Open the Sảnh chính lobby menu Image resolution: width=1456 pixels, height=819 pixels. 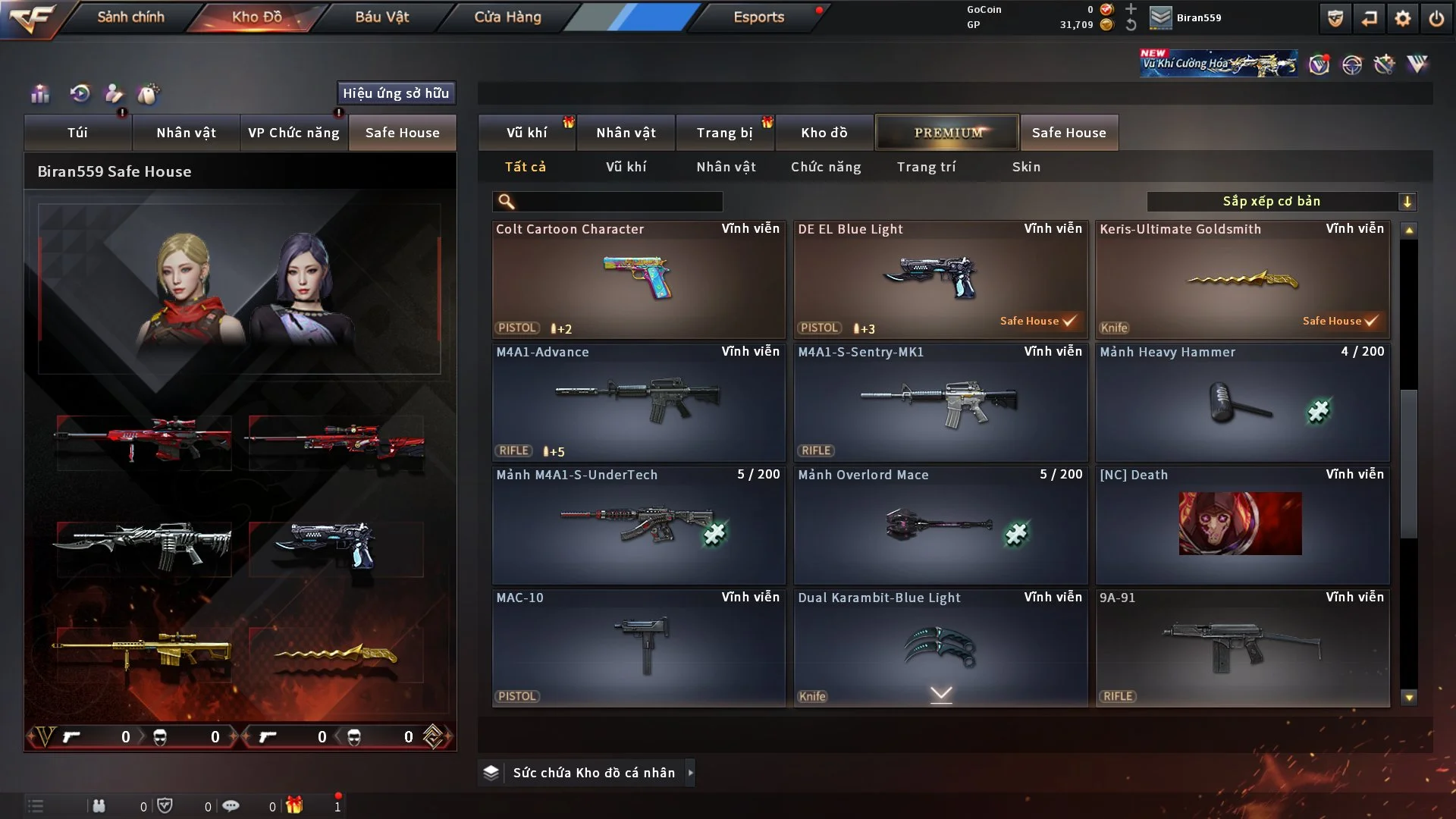pyautogui.click(x=130, y=17)
